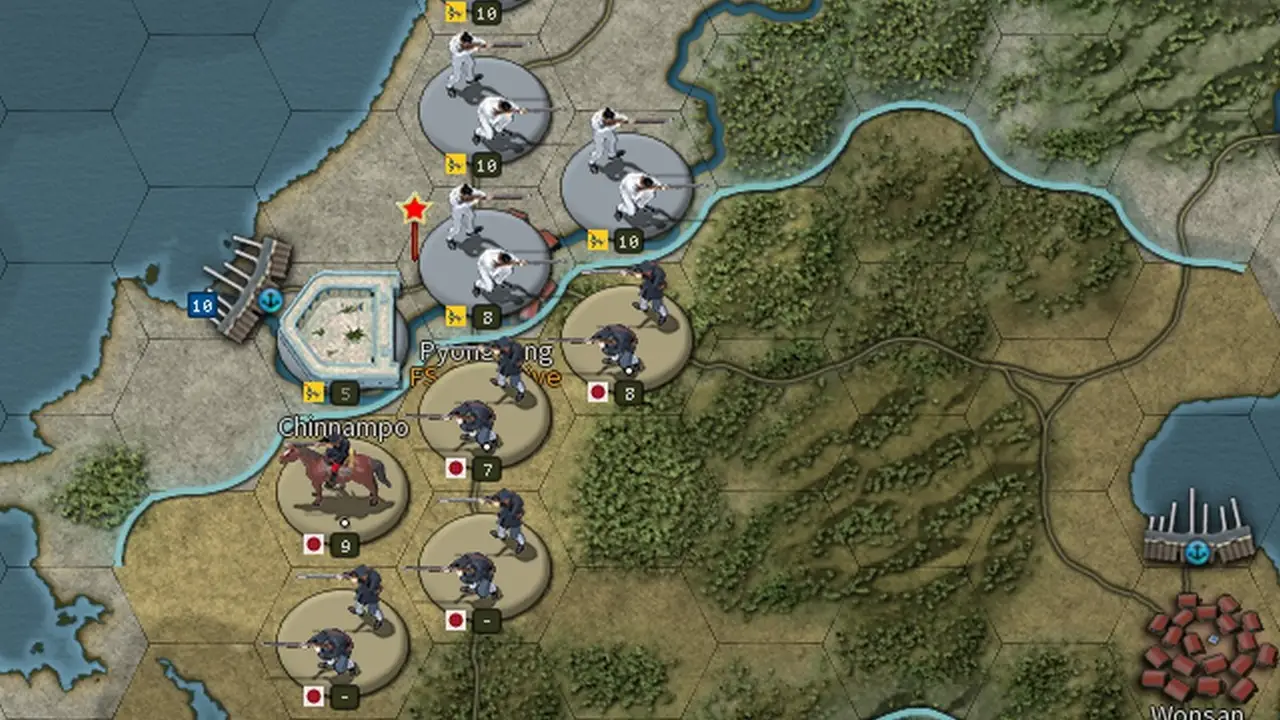Select the anchor port icon at Pyongyang harbor
The height and width of the screenshot is (720, 1280).
click(x=270, y=297)
